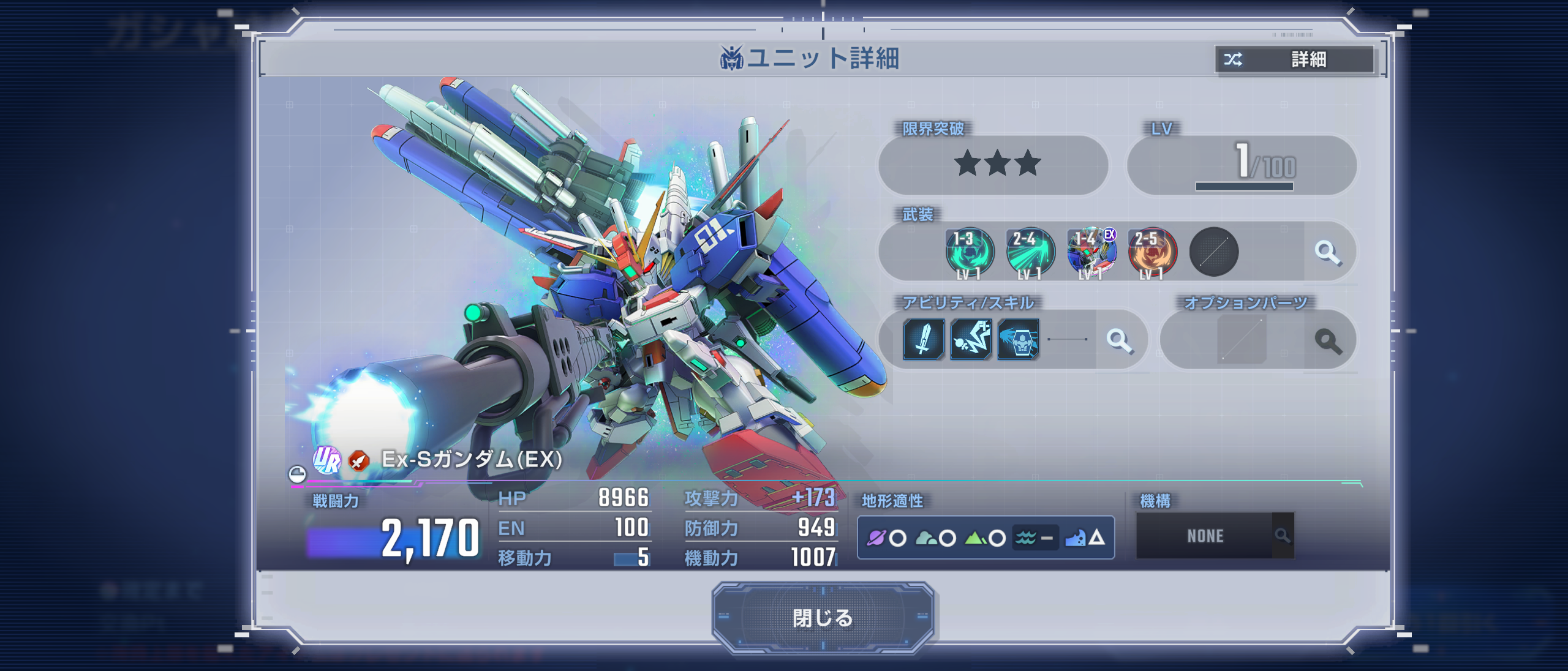This screenshot has width=1568, height=671.
Task: Open the option parts magnifier
Action: pos(1327,340)
